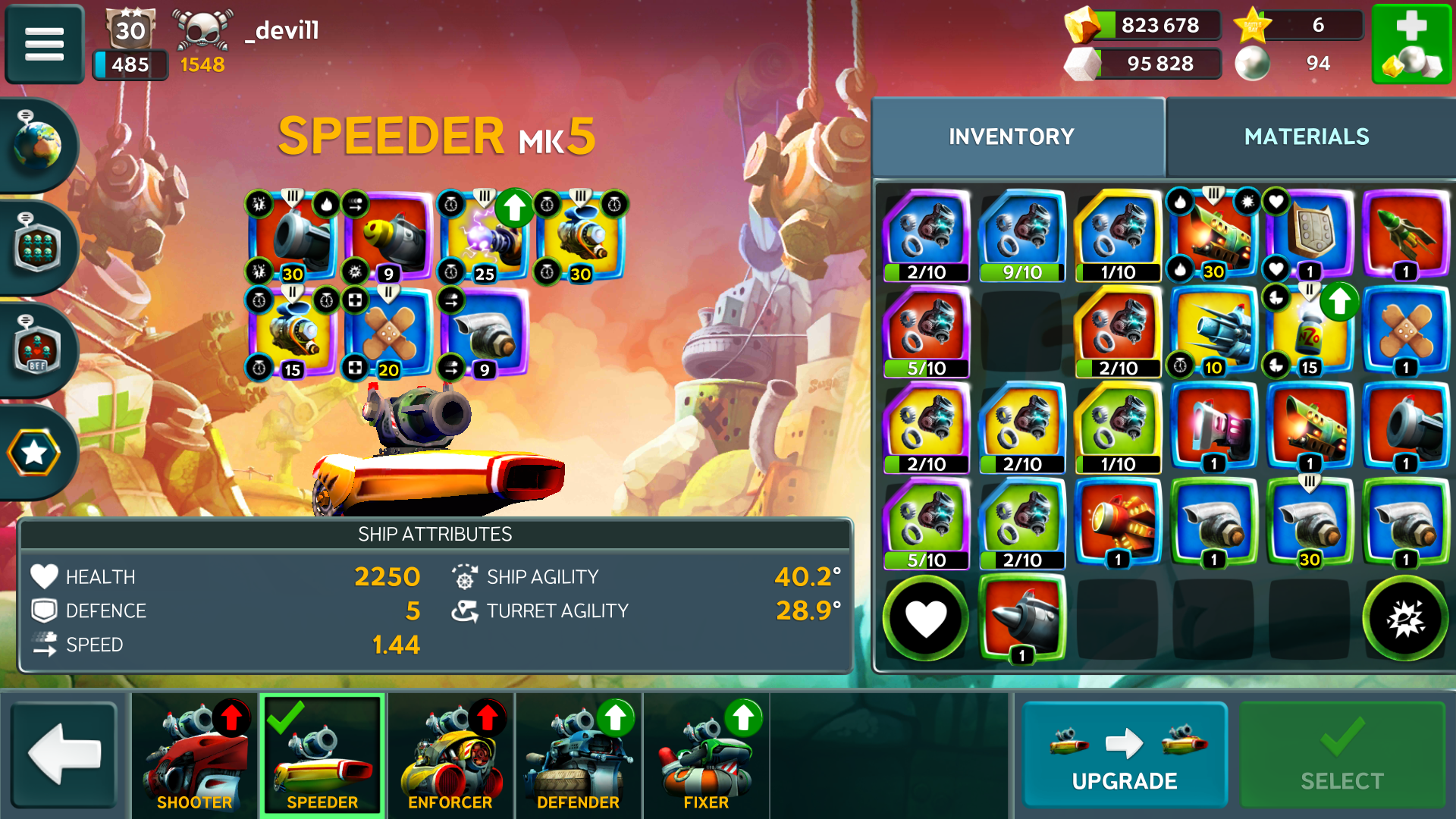1456x819 pixels.
Task: Select the Speeder ship tile
Action: click(x=322, y=754)
